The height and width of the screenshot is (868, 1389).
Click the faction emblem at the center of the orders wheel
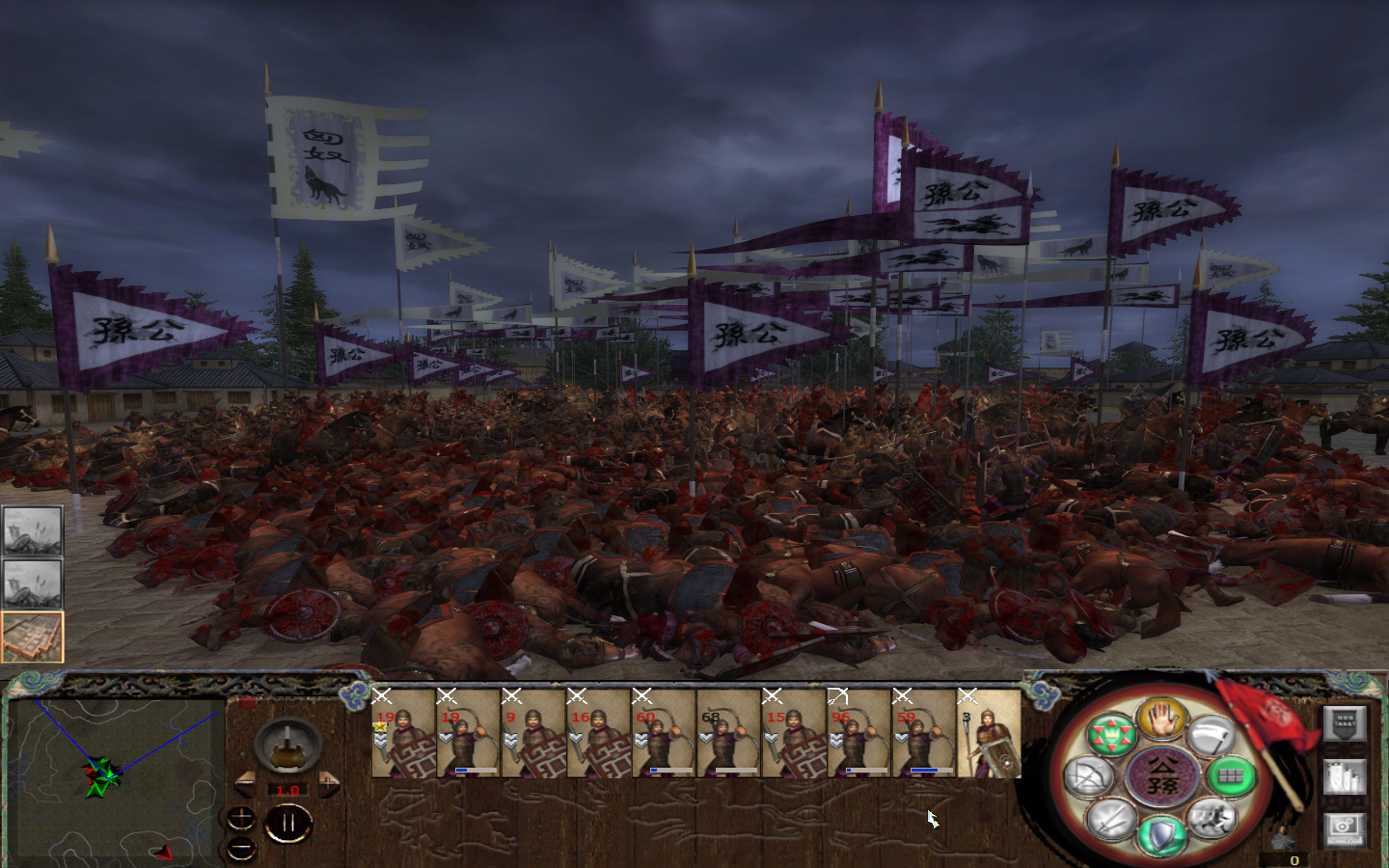click(x=1162, y=776)
